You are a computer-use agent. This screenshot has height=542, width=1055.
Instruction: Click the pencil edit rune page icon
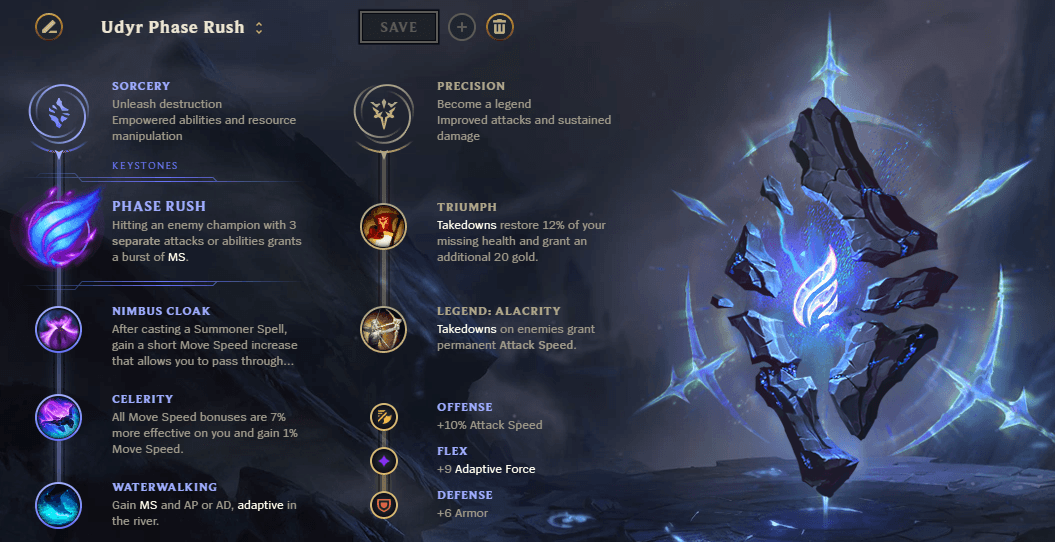[x=48, y=27]
